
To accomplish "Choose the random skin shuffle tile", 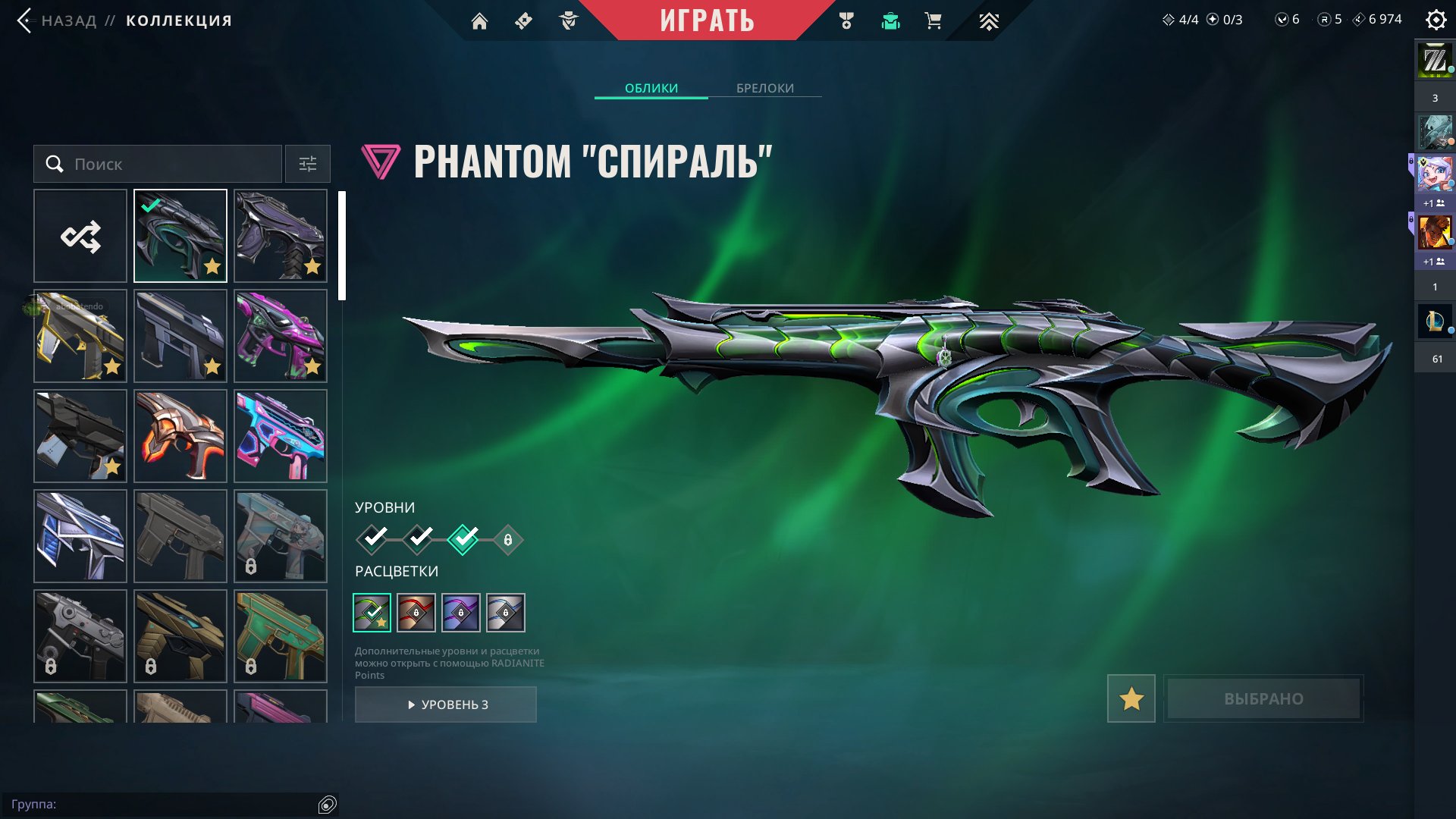I will click(80, 236).
